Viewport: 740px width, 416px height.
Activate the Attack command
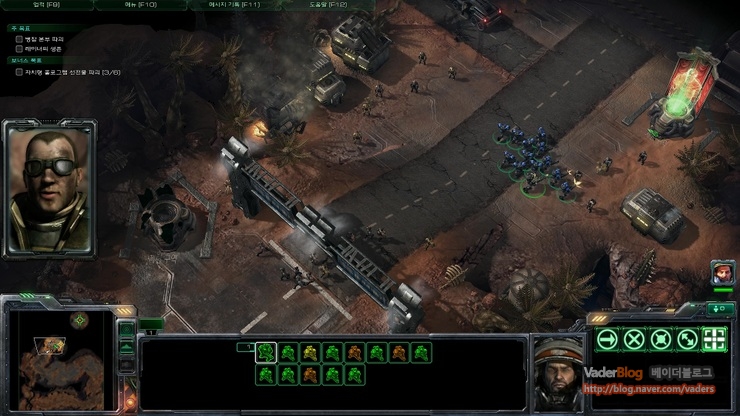coord(714,339)
